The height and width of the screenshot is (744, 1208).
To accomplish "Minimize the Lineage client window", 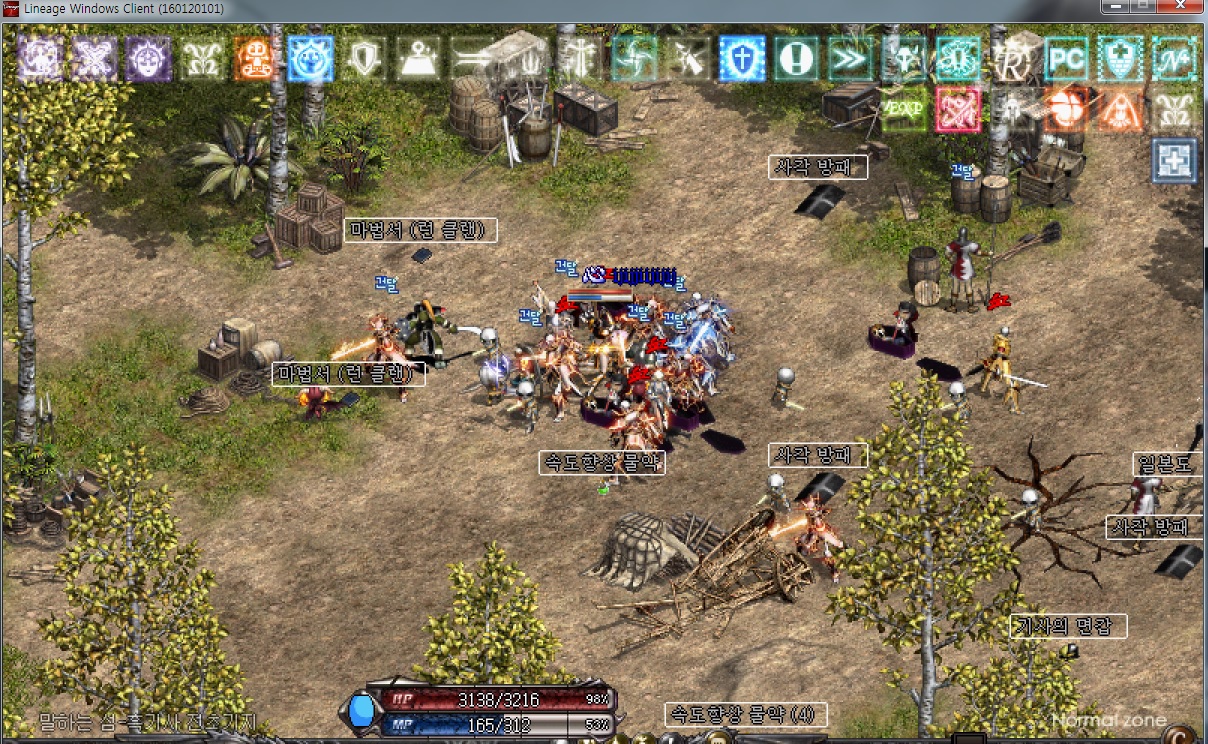I will tap(1117, 8).
